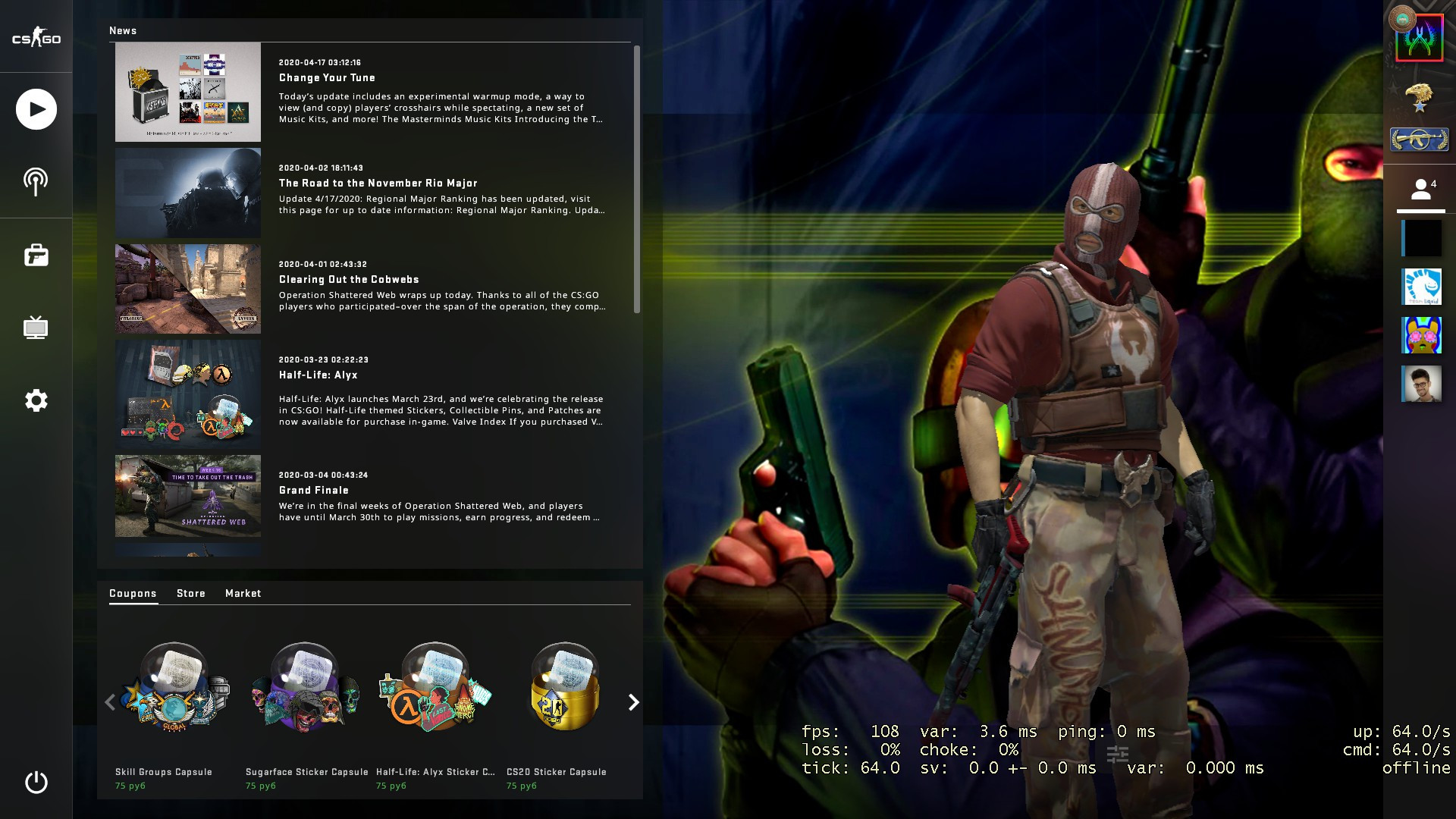Image resolution: width=1456 pixels, height=819 pixels.
Task: Select the Coupons tab
Action: [x=133, y=593]
